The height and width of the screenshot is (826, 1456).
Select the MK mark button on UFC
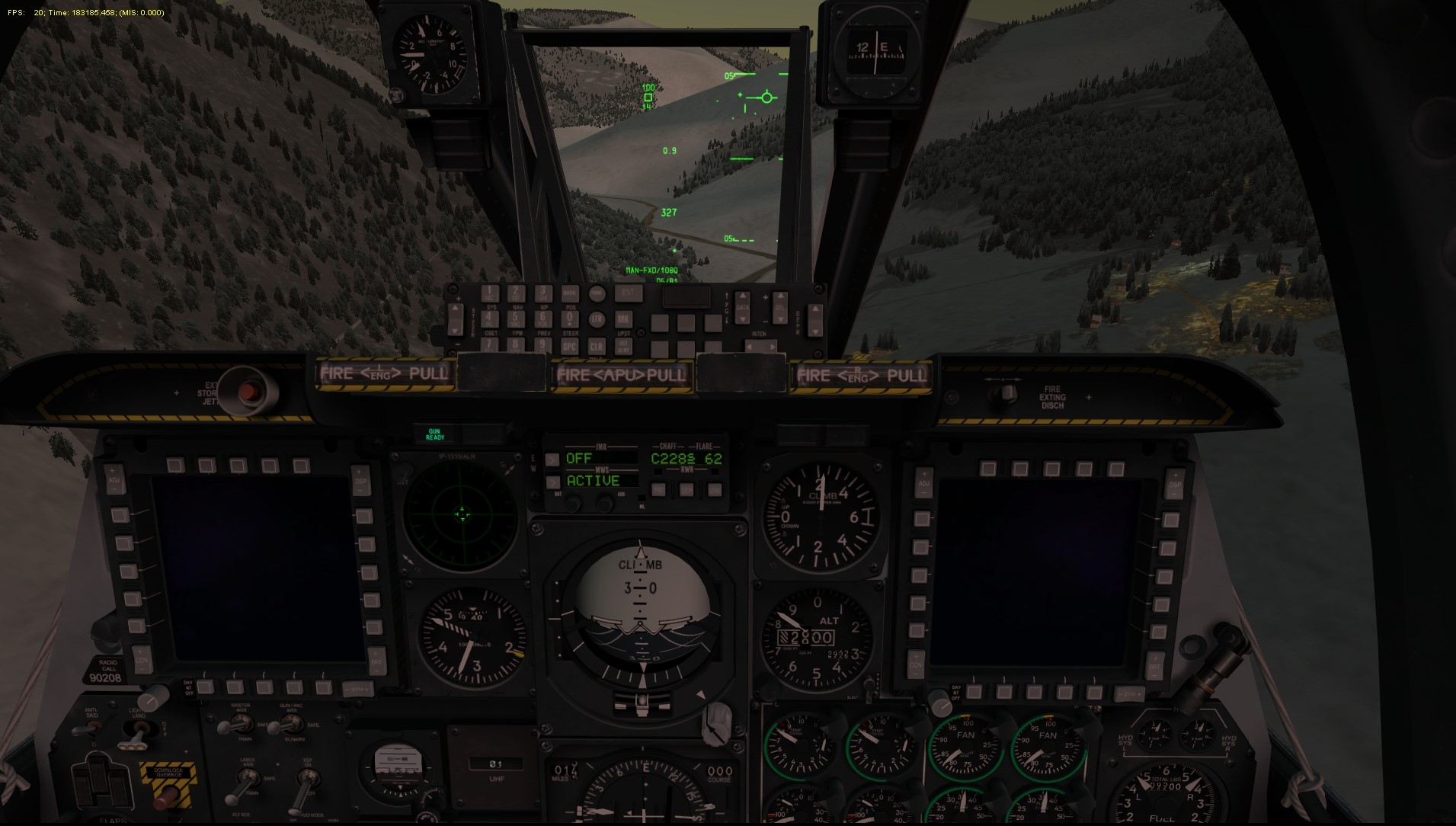[x=623, y=319]
